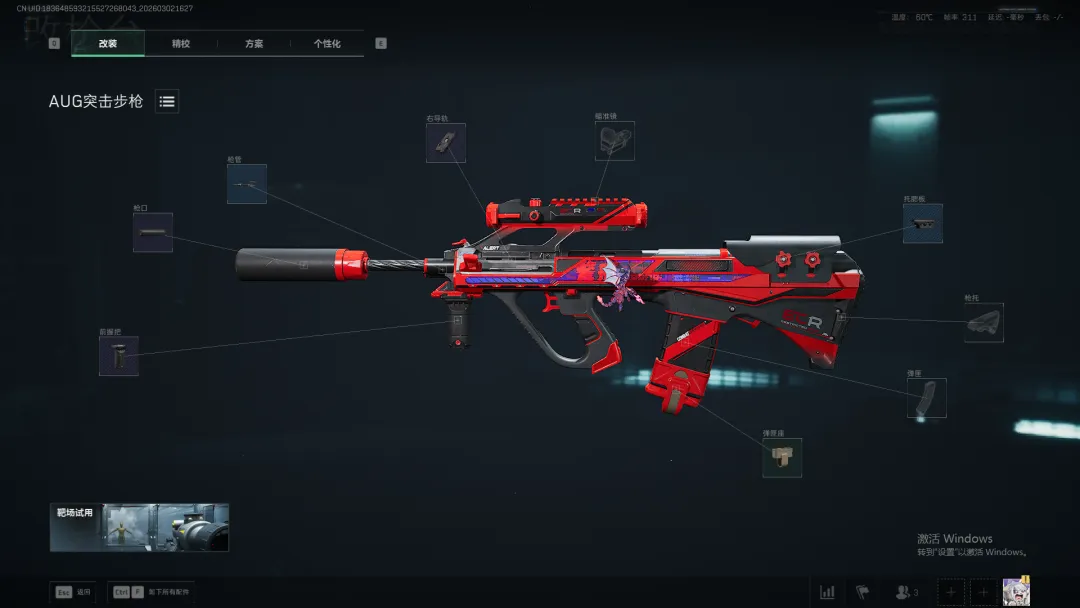Viewport: 1080px width, 608px height.
Task: Select the 枪管 barrel attachment slot
Action: 246,184
